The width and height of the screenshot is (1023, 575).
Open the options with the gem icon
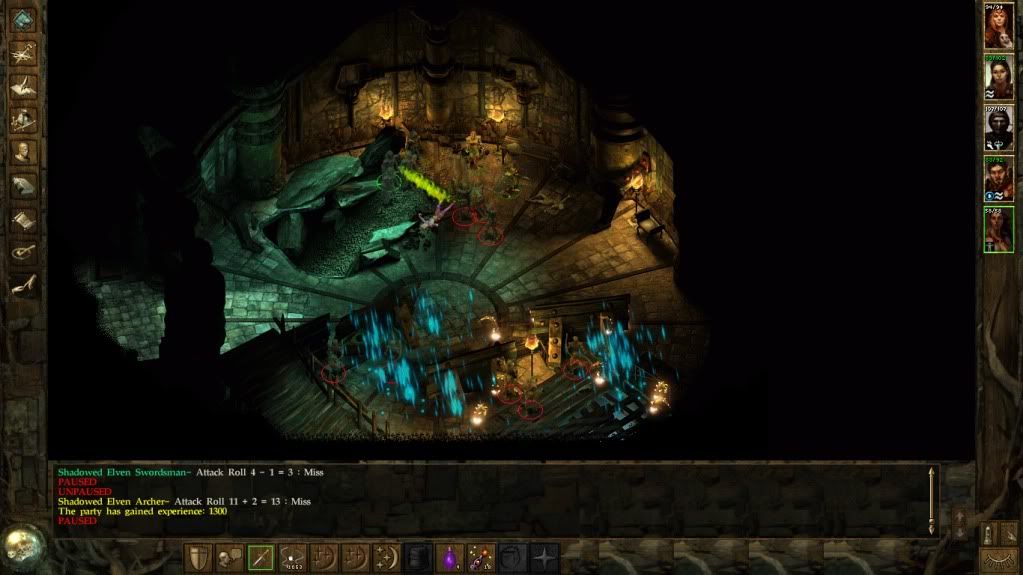point(23,19)
